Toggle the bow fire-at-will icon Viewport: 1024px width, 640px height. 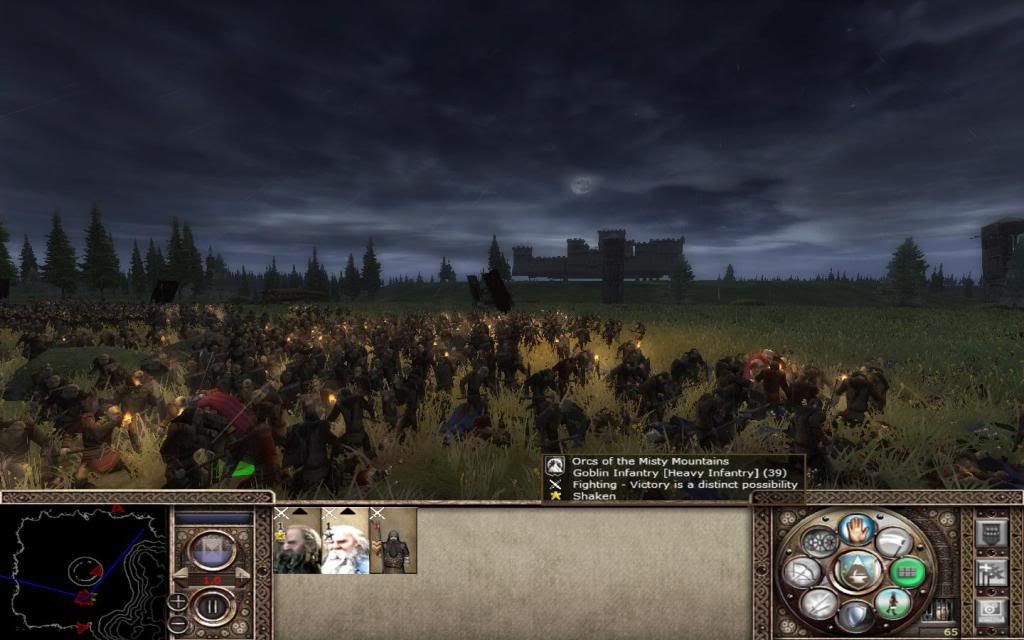802,572
